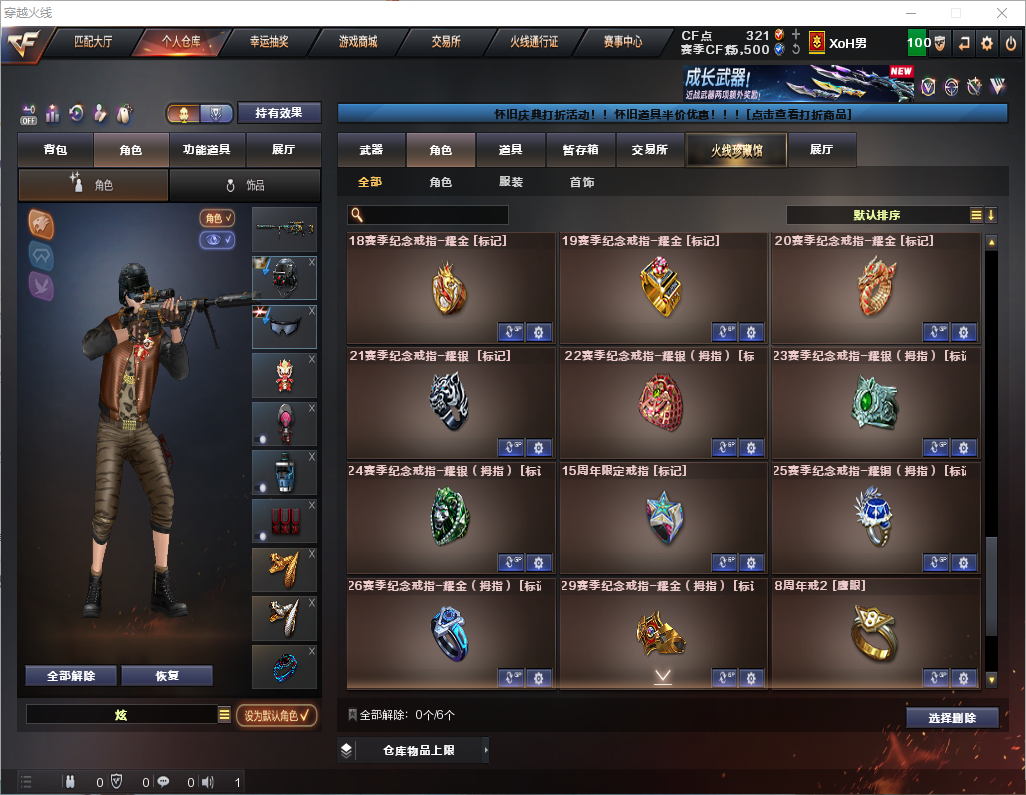Switch to the 背包 backpack tab
Screen dimensions: 1026x795
(56, 150)
